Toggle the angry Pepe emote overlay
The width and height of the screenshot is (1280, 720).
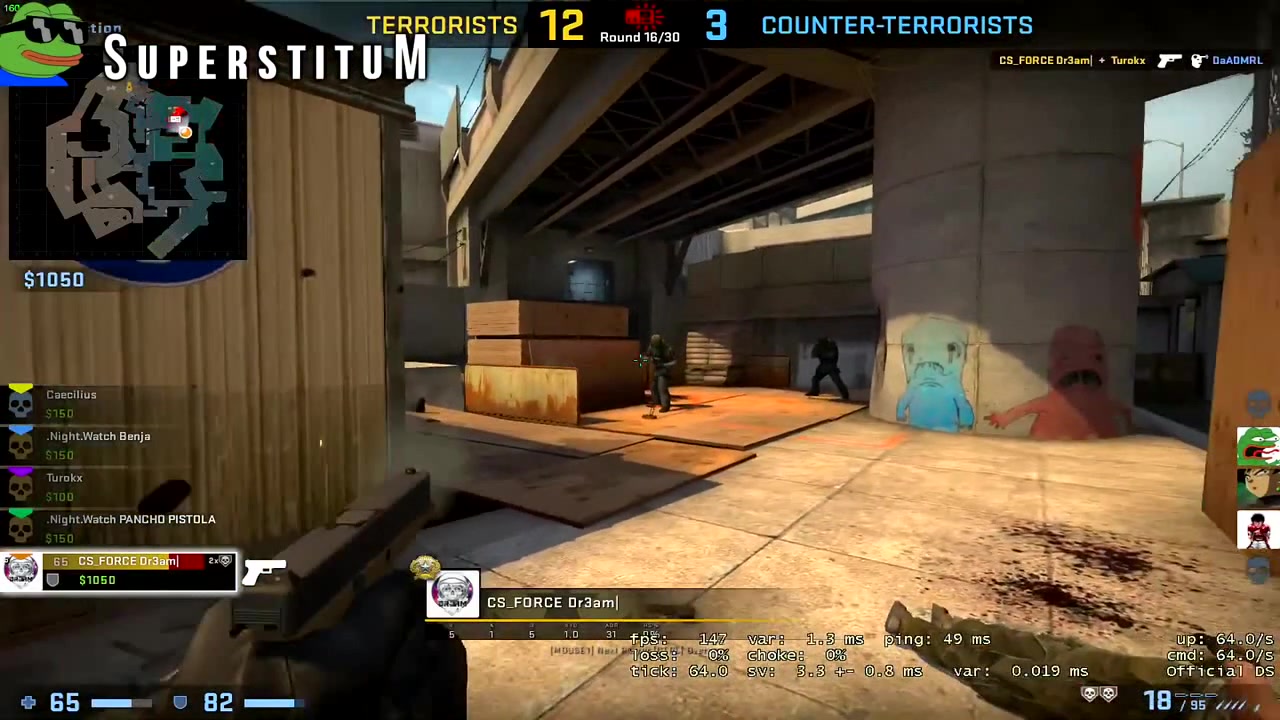tap(1258, 446)
